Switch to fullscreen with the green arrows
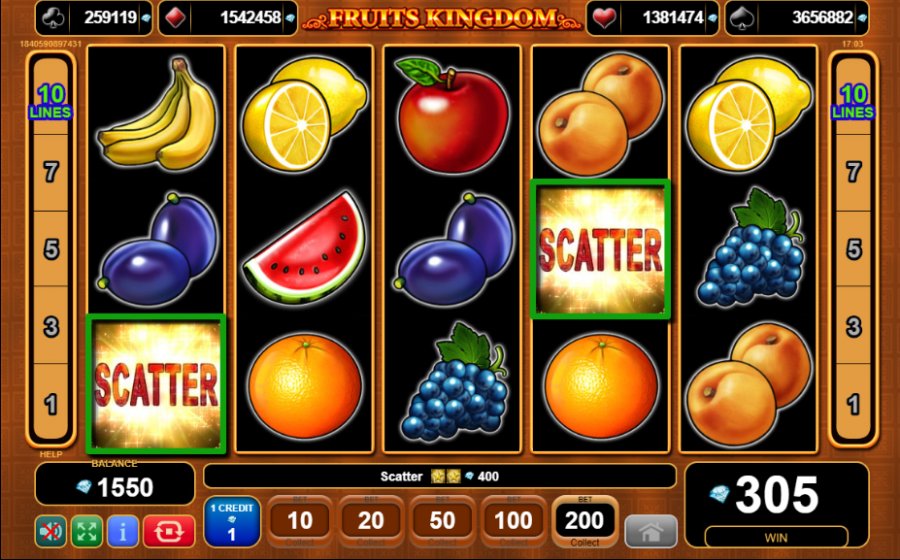Image resolution: width=900 pixels, height=560 pixels. pyautogui.click(x=86, y=530)
